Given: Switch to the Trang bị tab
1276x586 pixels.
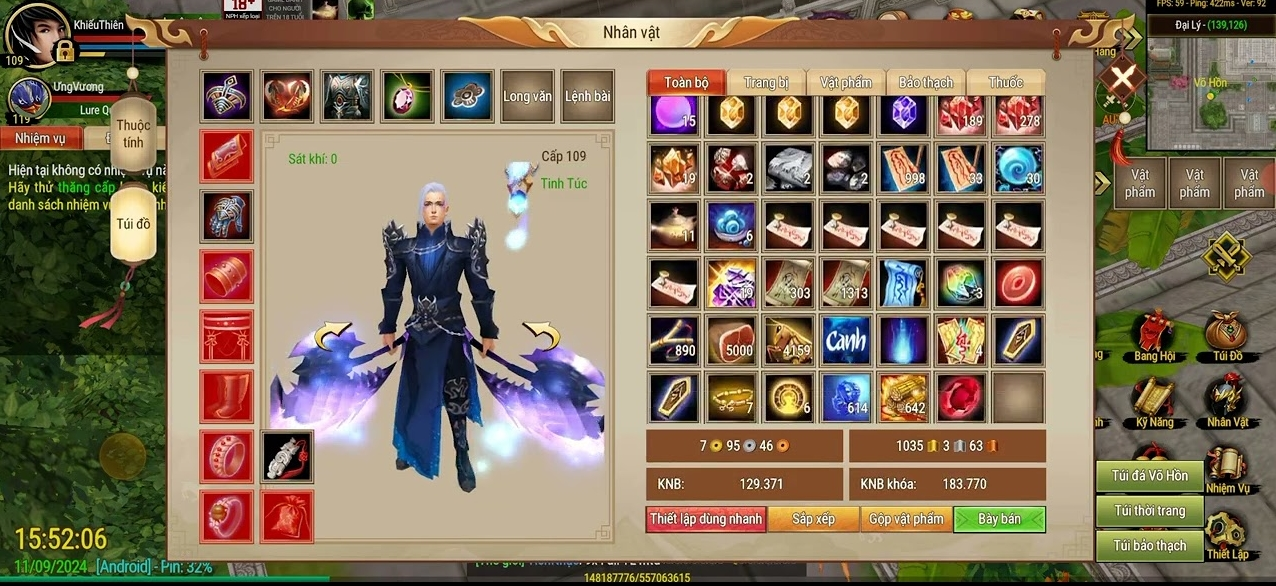Looking at the screenshot, I should coord(766,82).
